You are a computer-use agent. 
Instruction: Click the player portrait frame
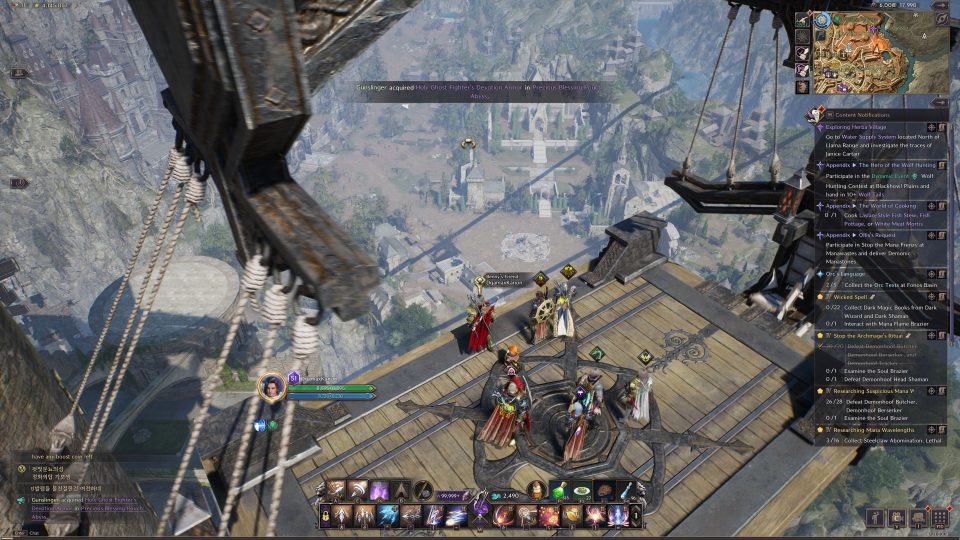click(x=271, y=387)
